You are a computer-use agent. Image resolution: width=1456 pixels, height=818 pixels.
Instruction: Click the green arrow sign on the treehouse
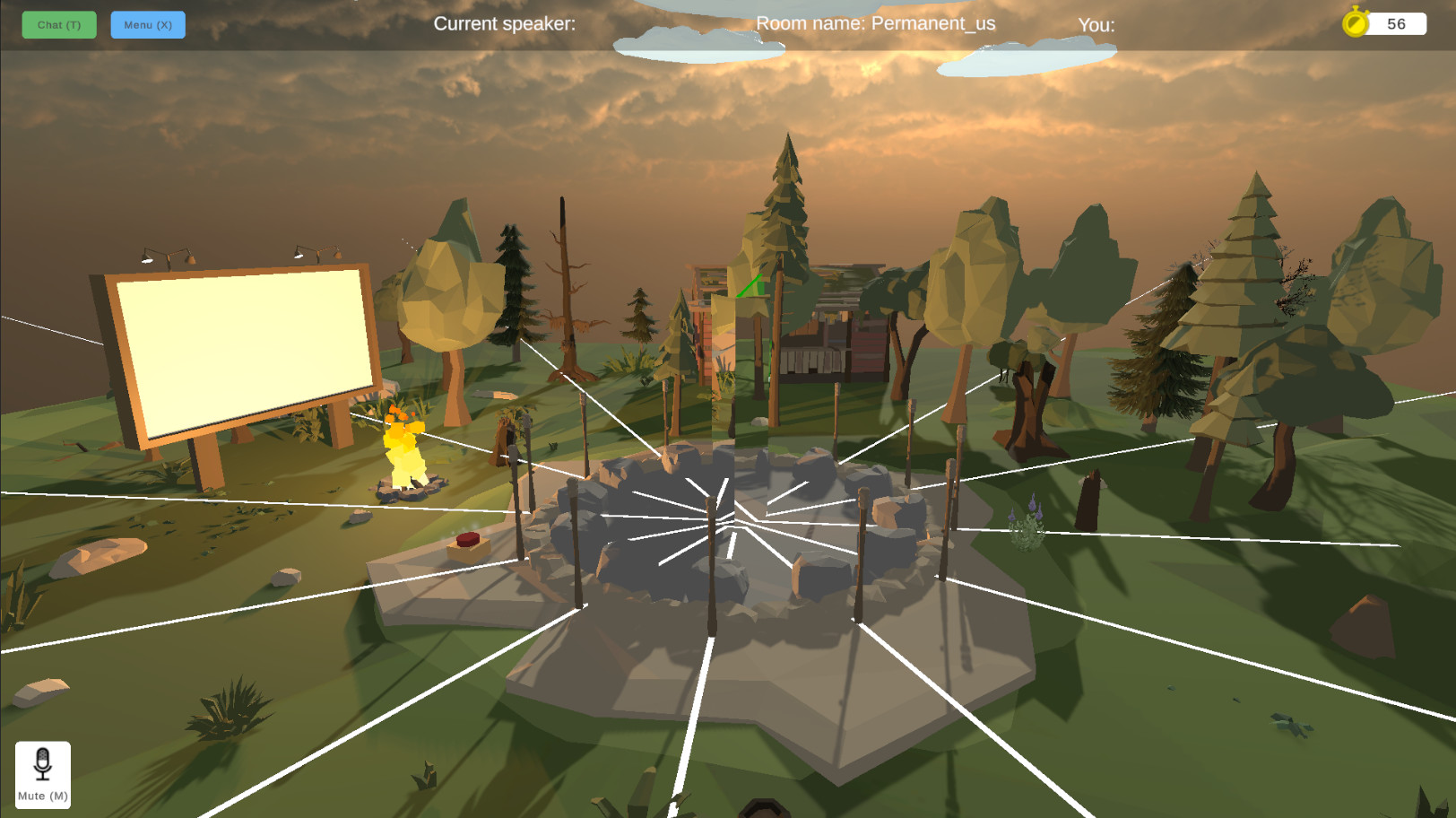(750, 285)
